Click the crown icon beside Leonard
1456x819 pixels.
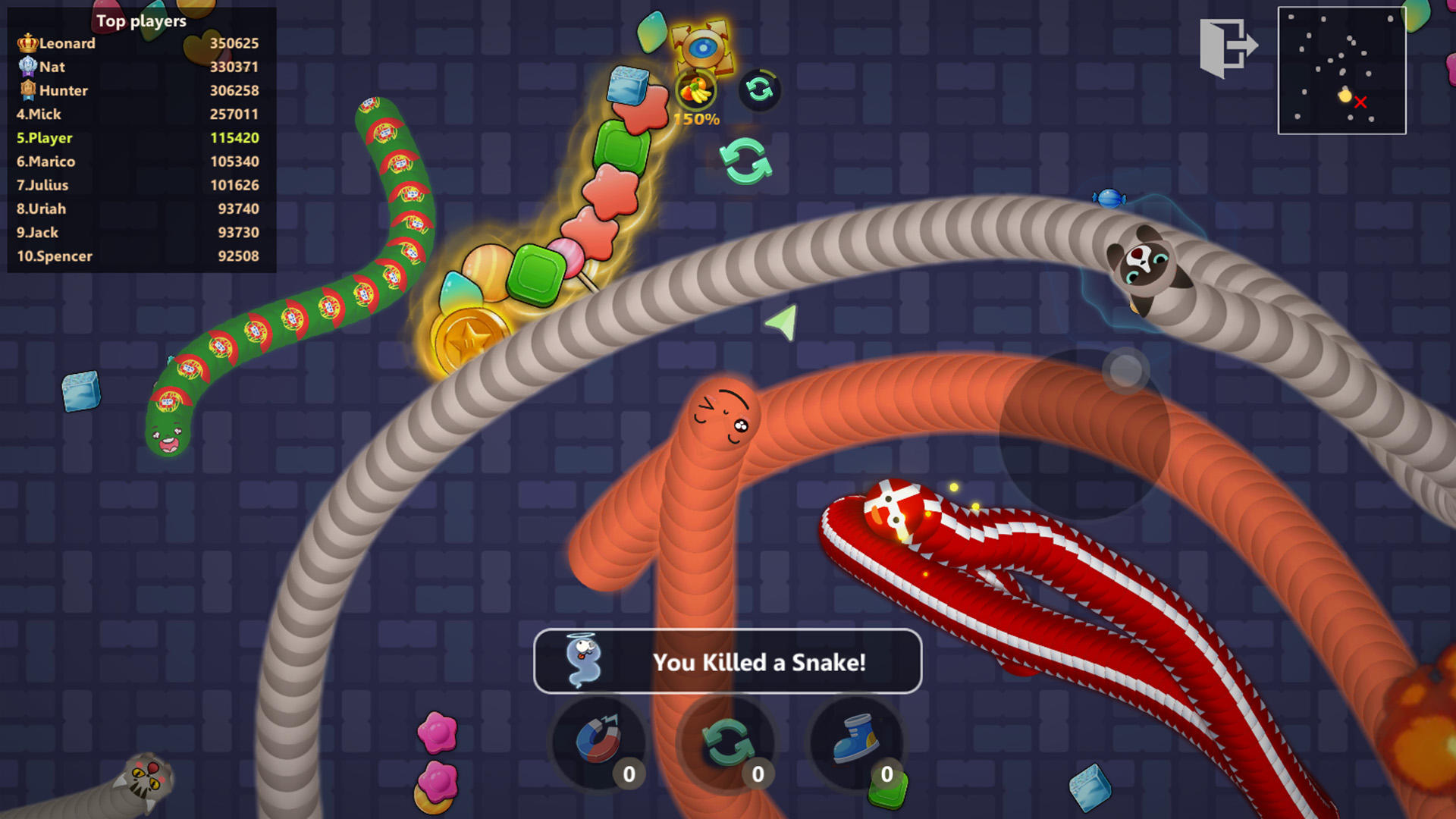[27, 43]
